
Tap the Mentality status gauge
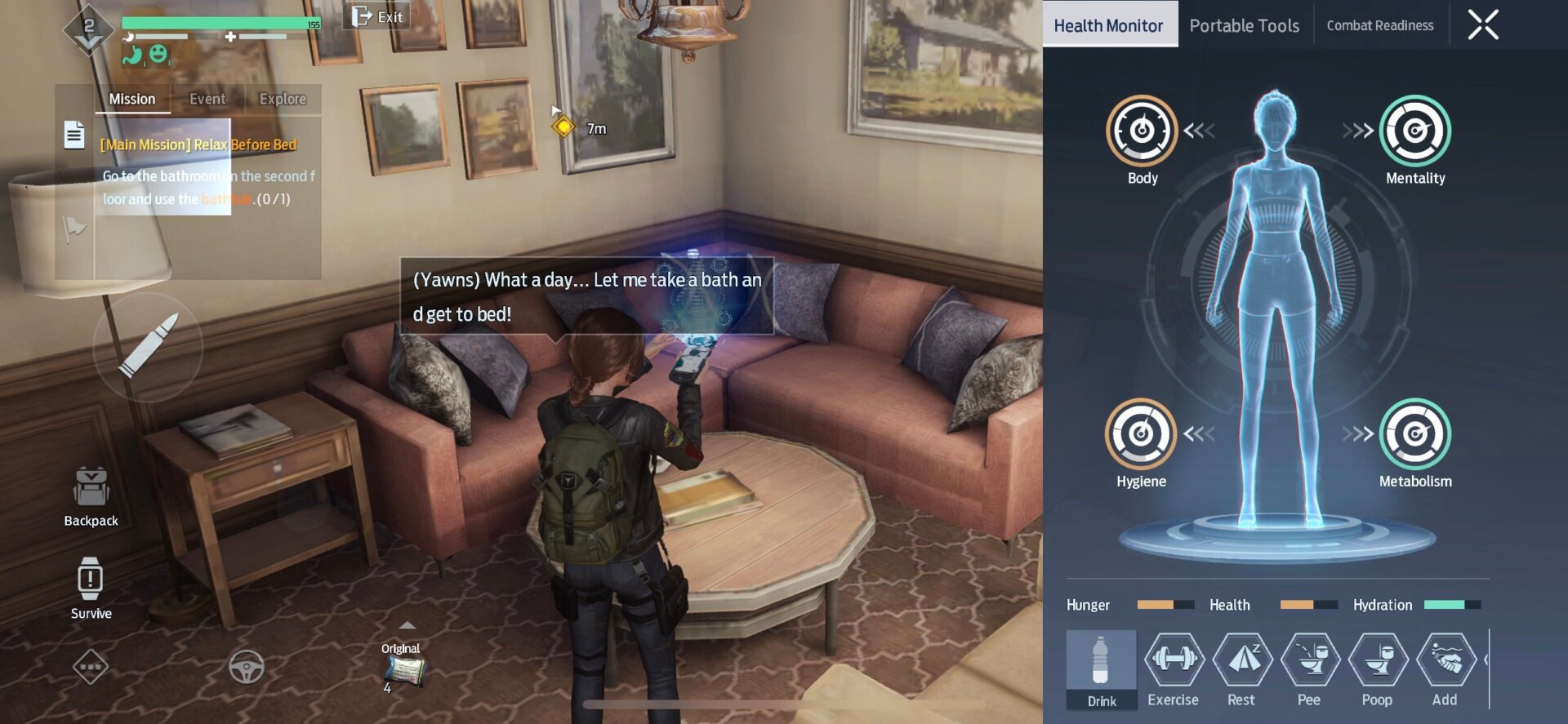coord(1414,131)
